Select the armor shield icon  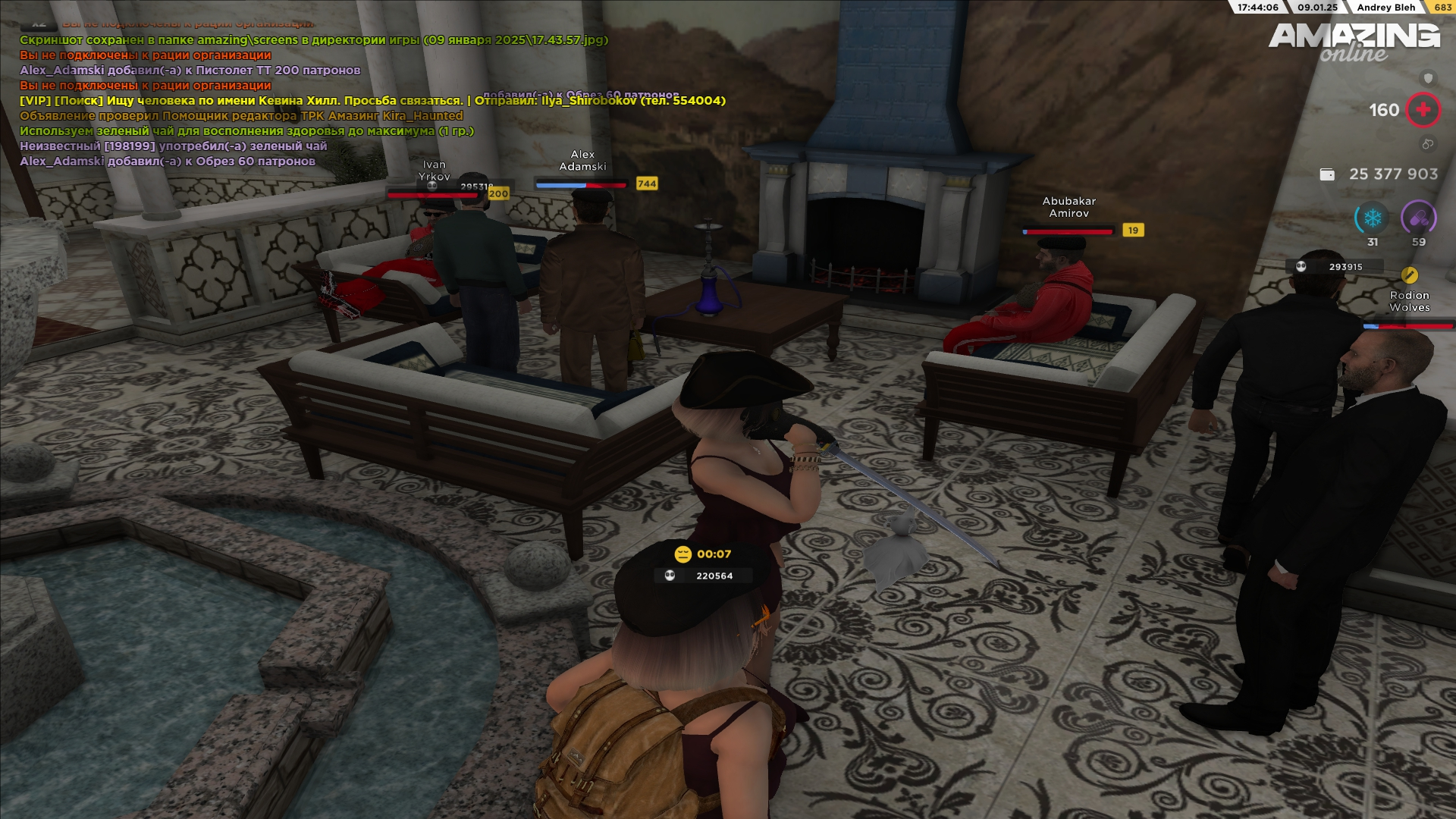(1429, 78)
